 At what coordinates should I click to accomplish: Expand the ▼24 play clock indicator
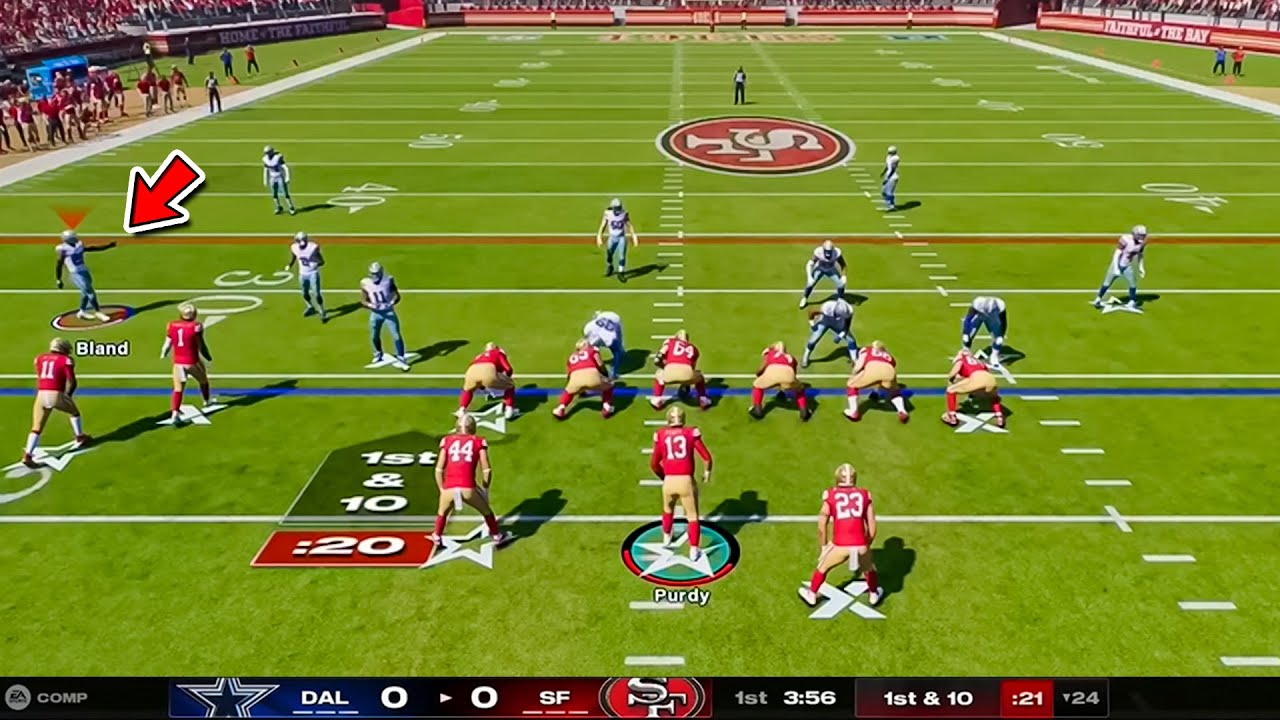tap(1082, 698)
